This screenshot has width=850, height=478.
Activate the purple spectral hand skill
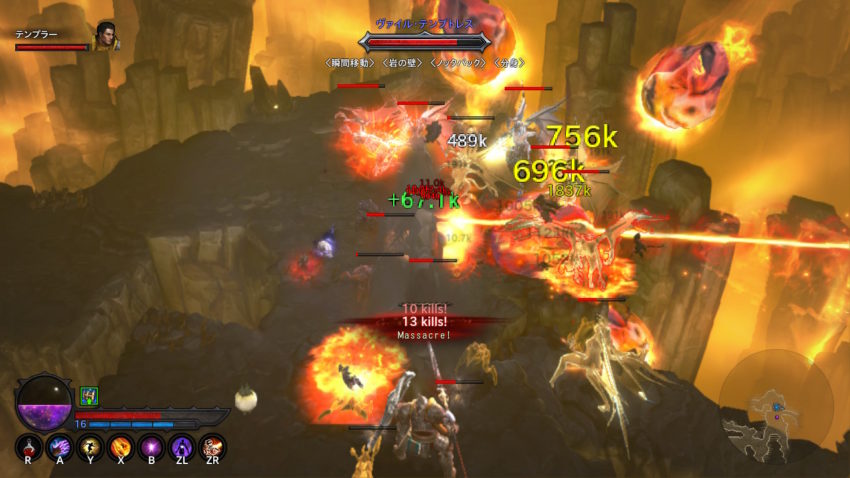(x=60, y=446)
